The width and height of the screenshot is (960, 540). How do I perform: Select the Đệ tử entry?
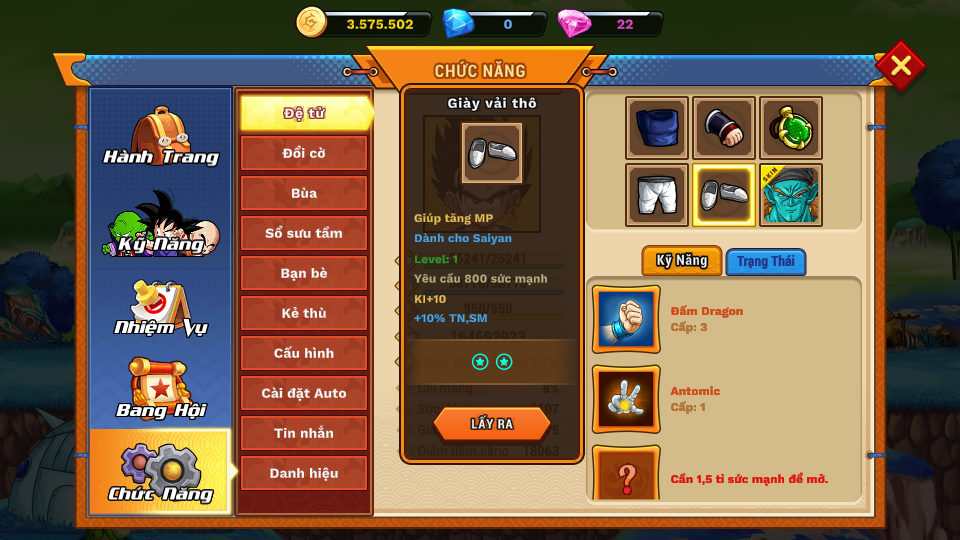(x=304, y=113)
